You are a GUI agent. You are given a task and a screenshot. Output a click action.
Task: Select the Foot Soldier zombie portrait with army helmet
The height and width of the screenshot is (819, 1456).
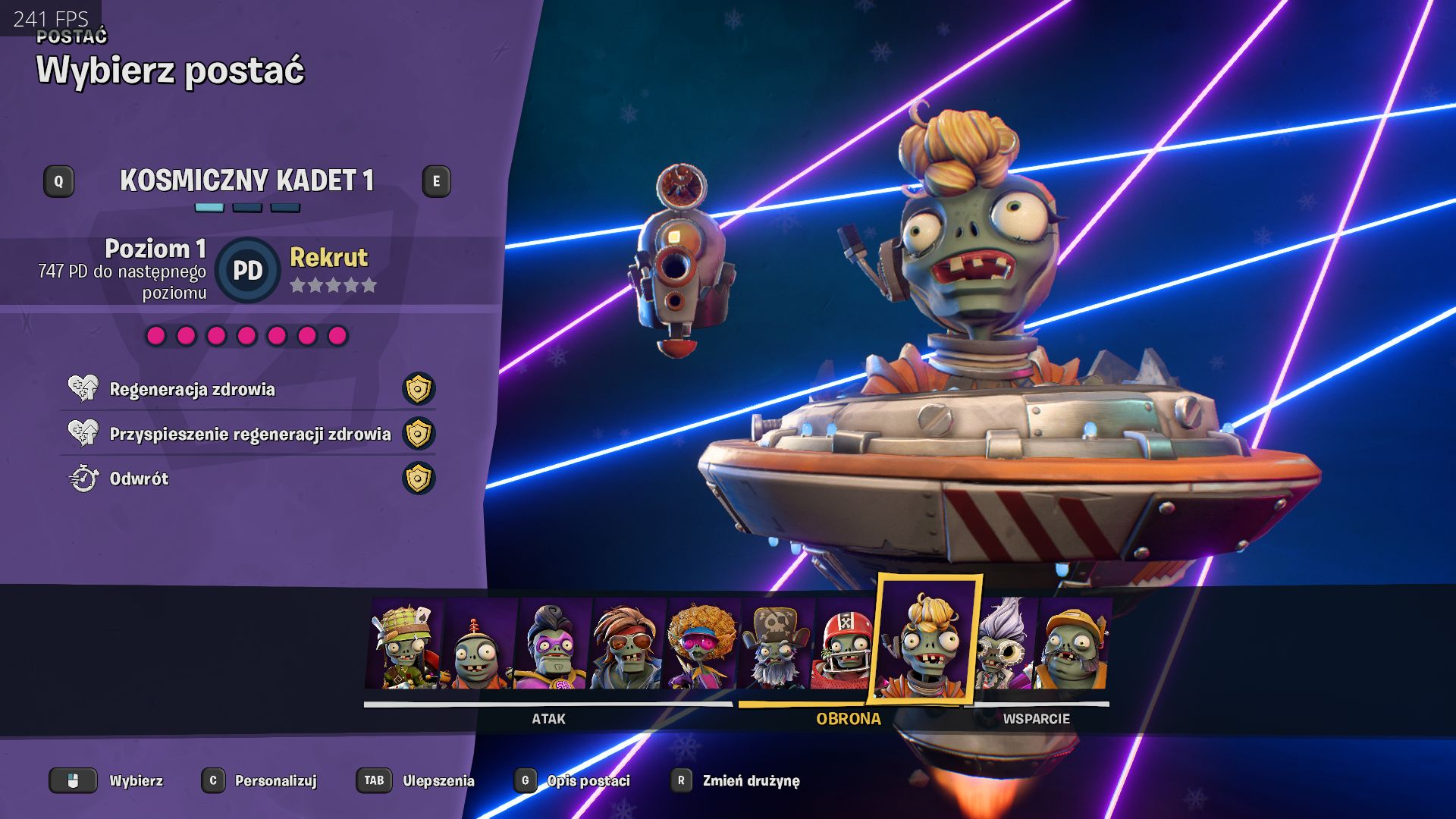coord(404,644)
